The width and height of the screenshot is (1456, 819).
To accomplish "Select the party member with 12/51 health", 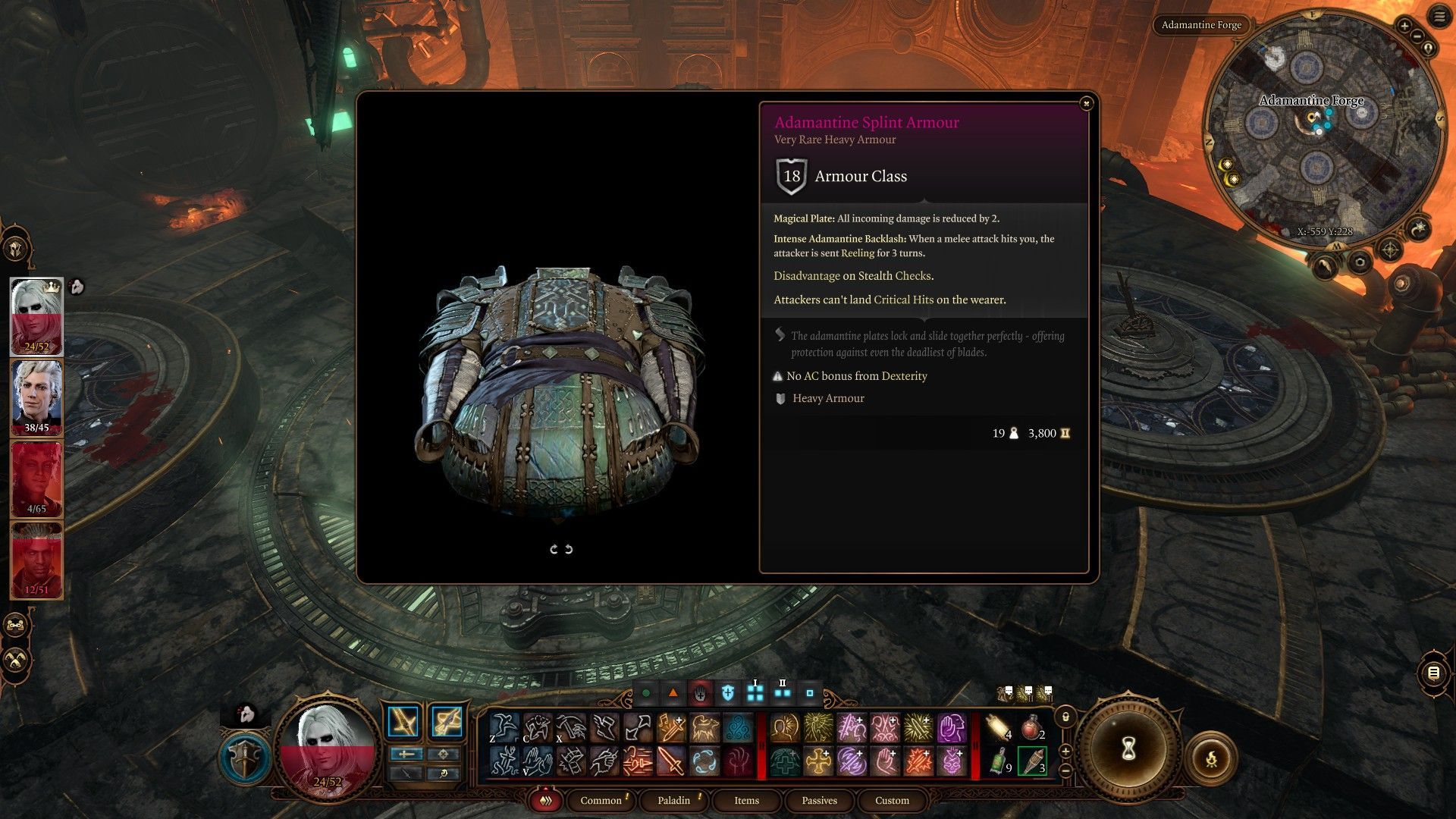I will (x=36, y=560).
